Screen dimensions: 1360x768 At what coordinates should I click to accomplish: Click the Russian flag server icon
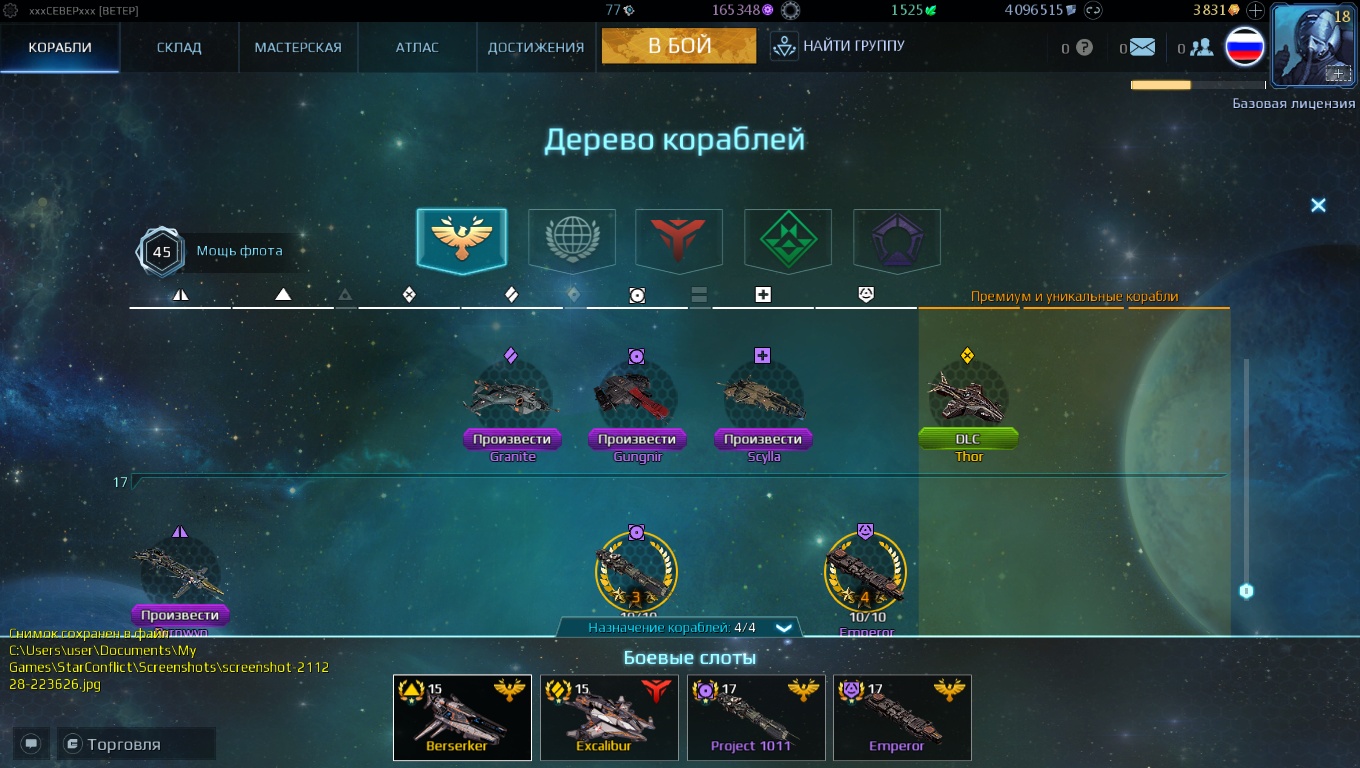coord(1243,45)
